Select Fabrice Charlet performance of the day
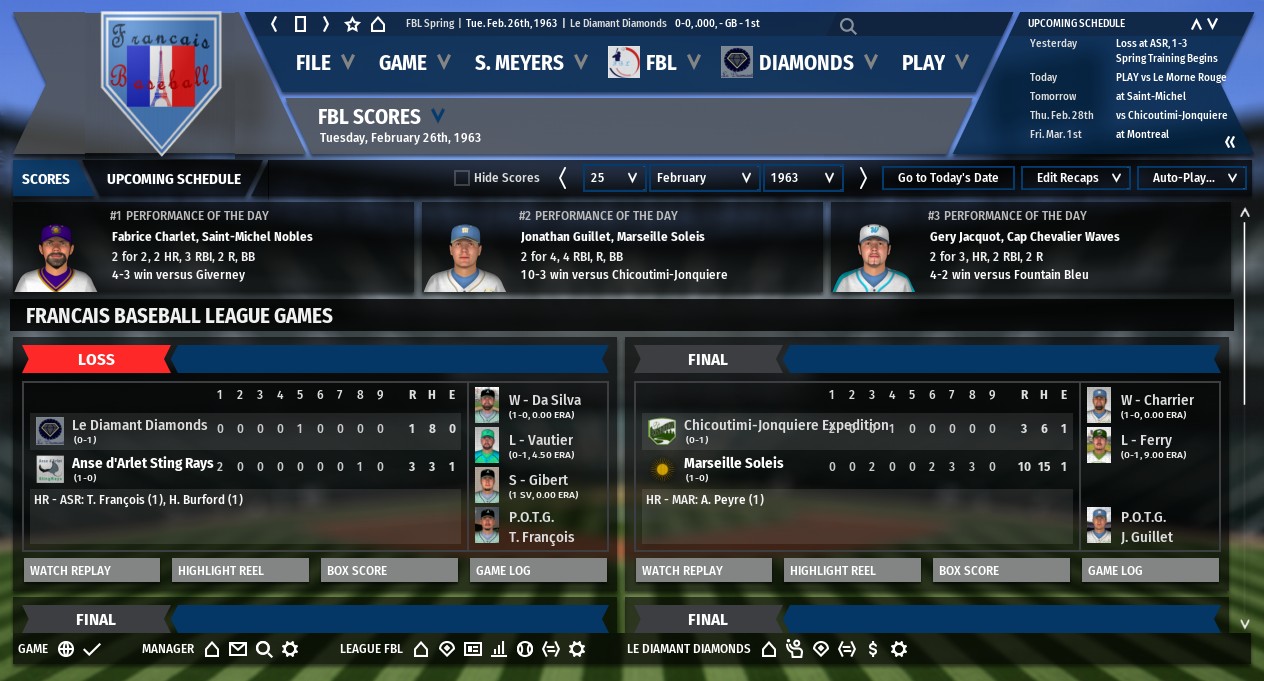 pos(212,247)
